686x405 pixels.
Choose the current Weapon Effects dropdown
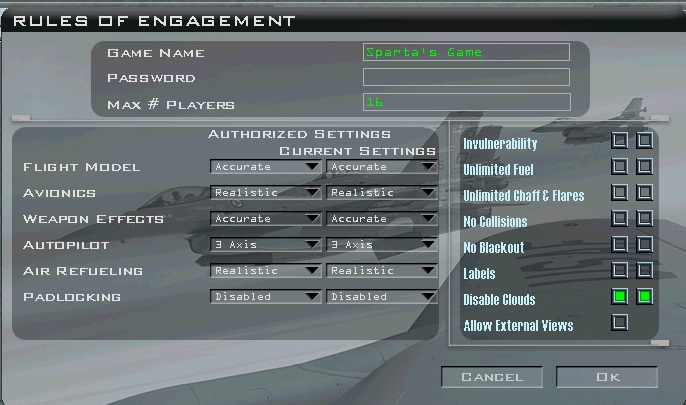click(382, 219)
